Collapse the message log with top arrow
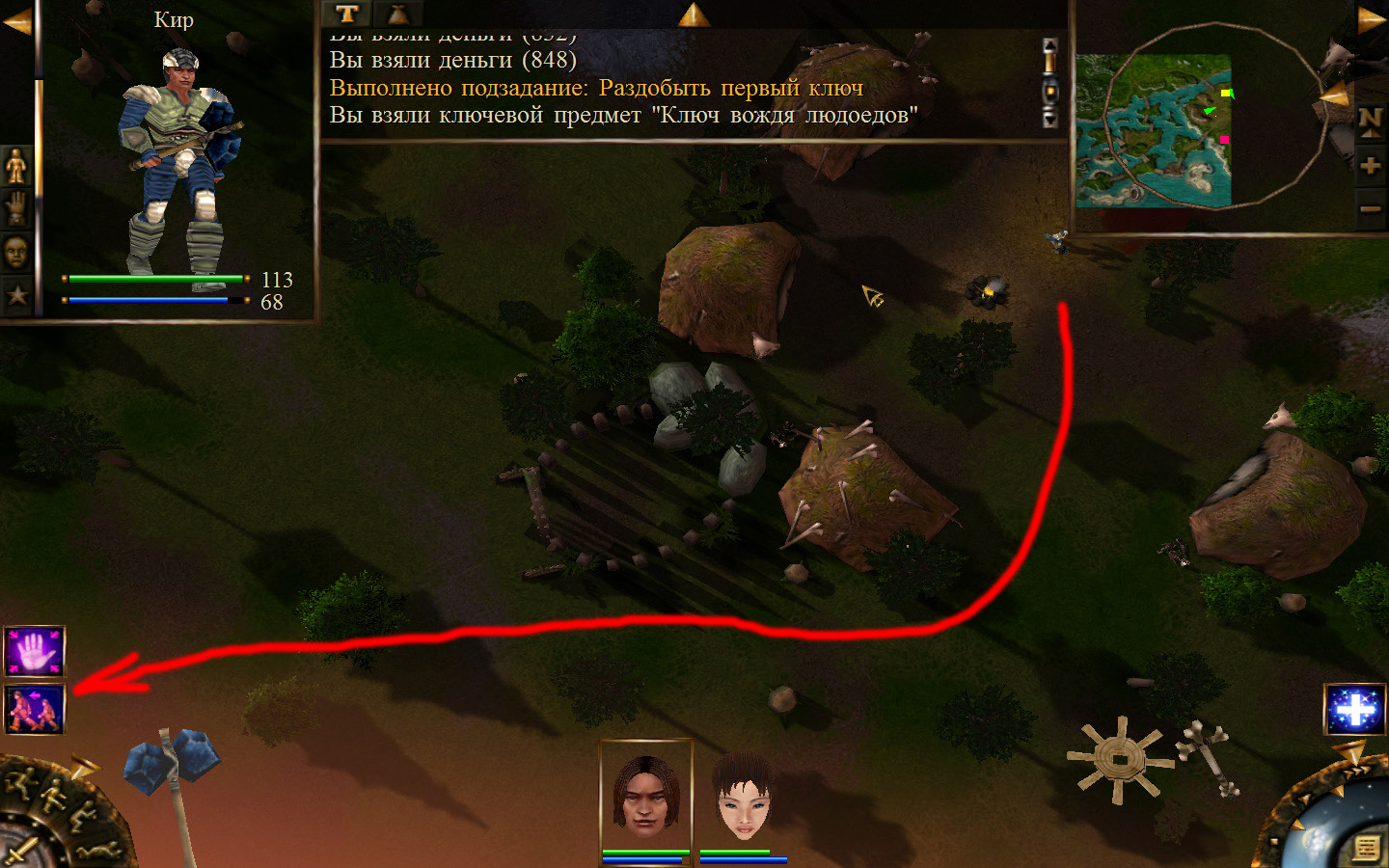Viewport: 1389px width, 868px height. (694, 14)
